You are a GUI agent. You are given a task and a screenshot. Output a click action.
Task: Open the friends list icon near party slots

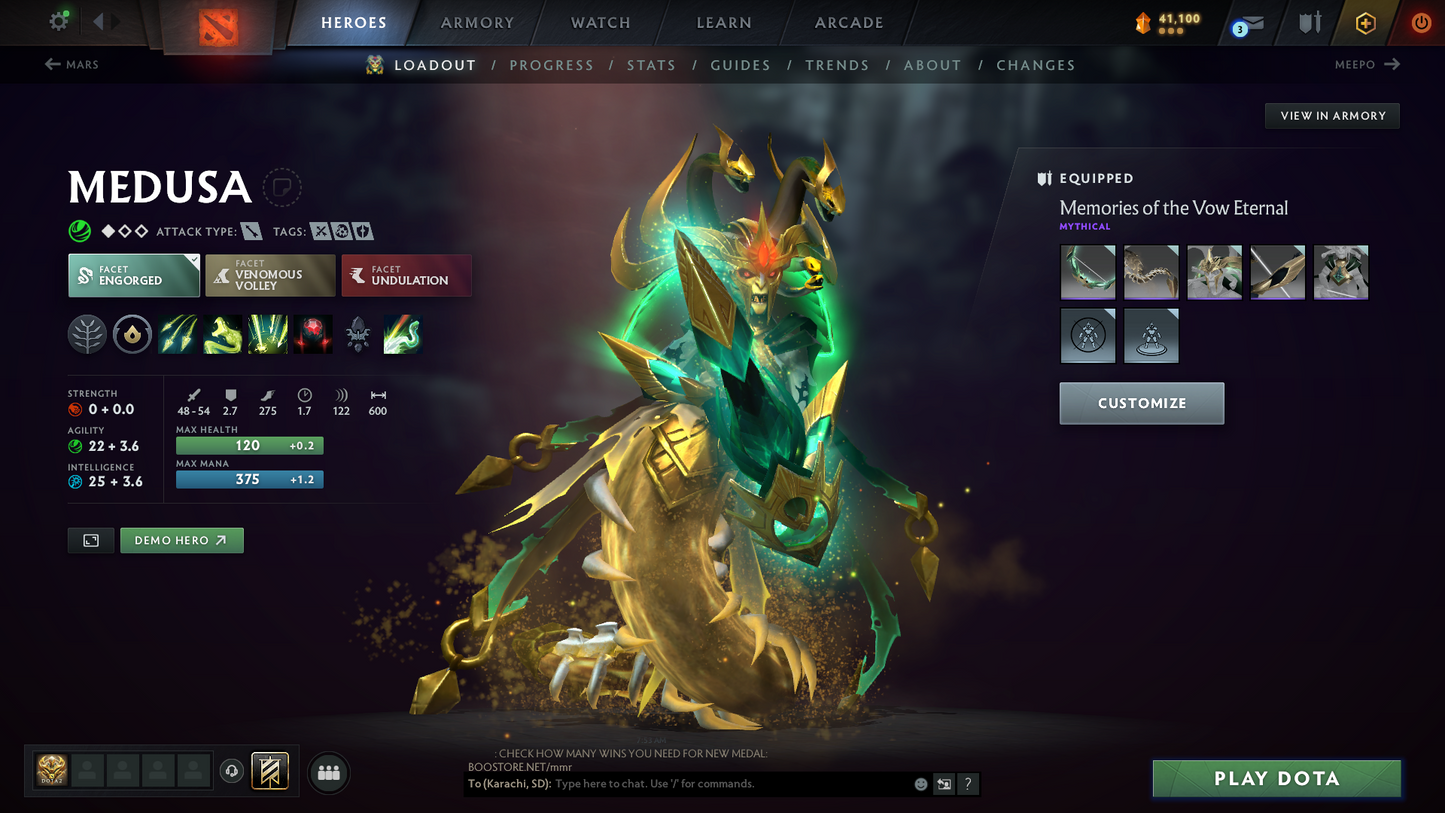pos(328,771)
